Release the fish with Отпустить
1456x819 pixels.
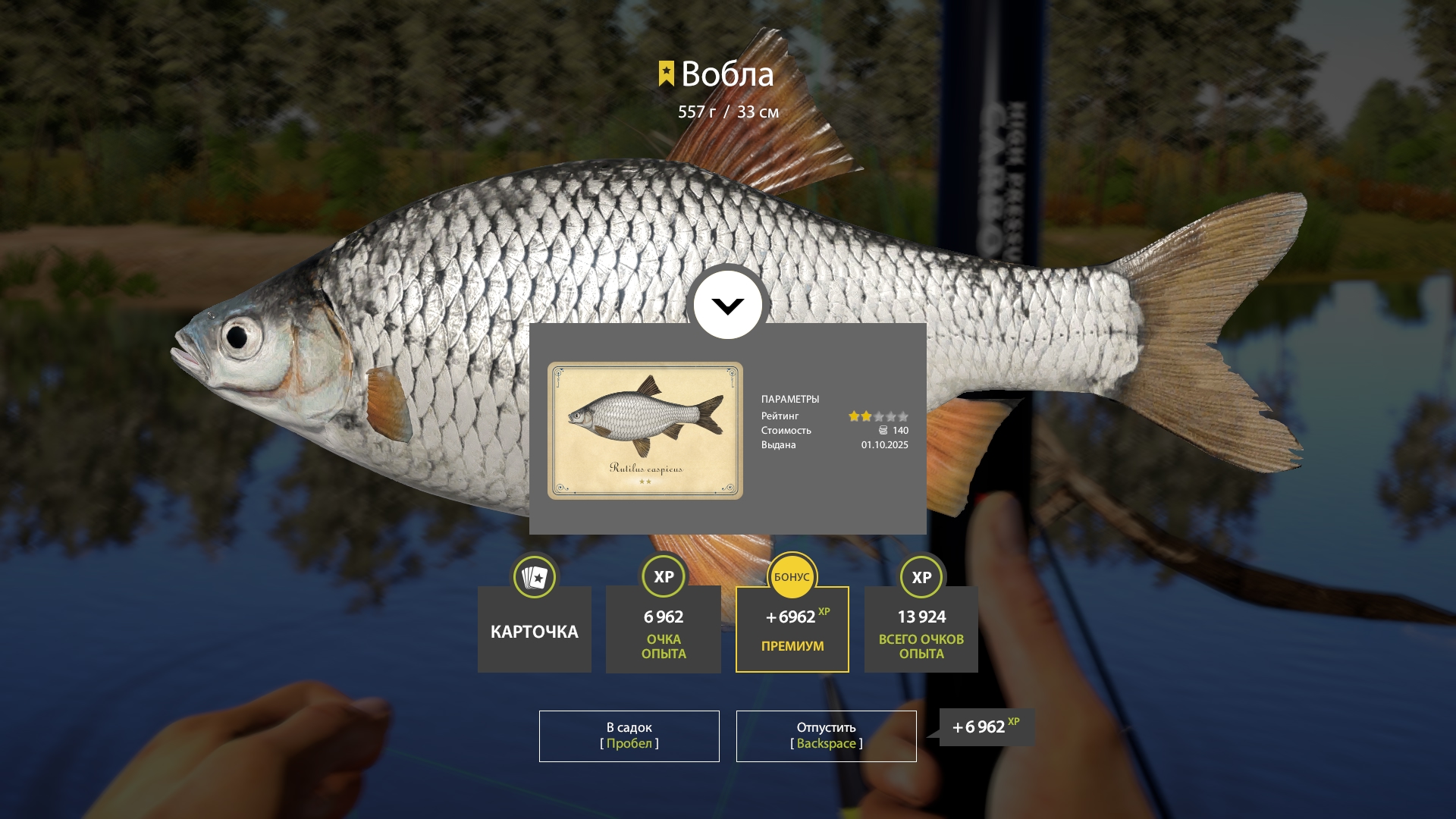point(826,736)
